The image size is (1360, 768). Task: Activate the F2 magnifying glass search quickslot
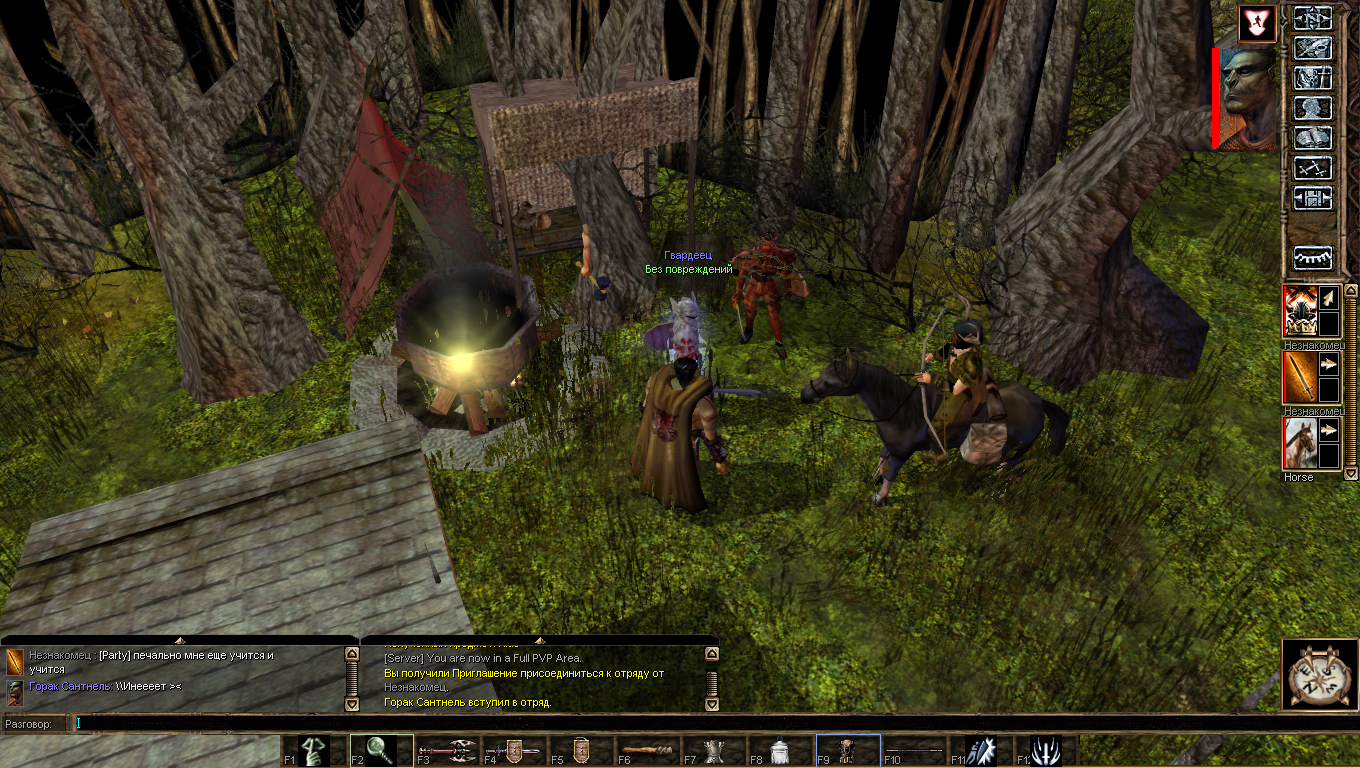[381, 751]
